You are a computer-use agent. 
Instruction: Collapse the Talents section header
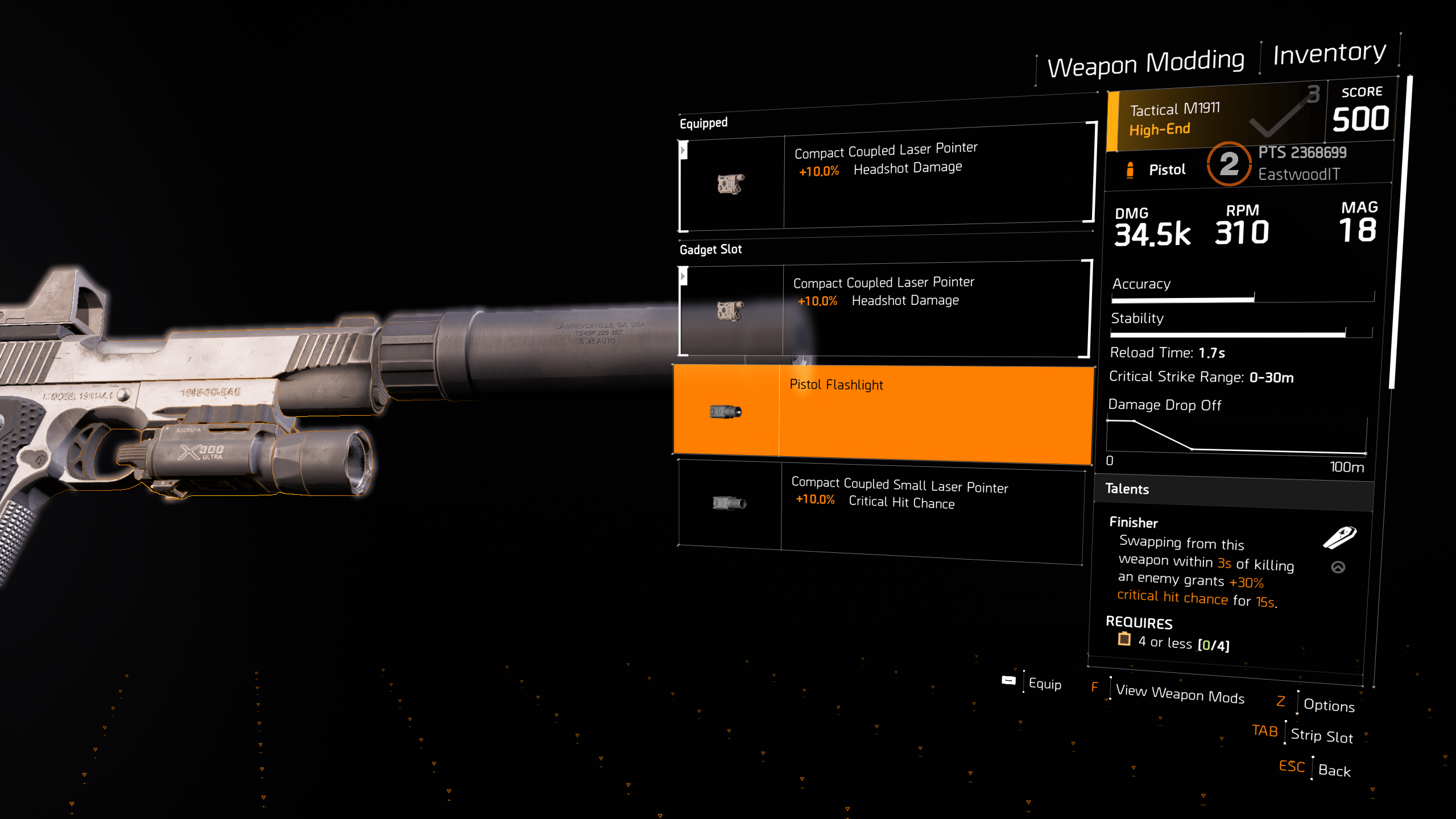coord(1126,489)
